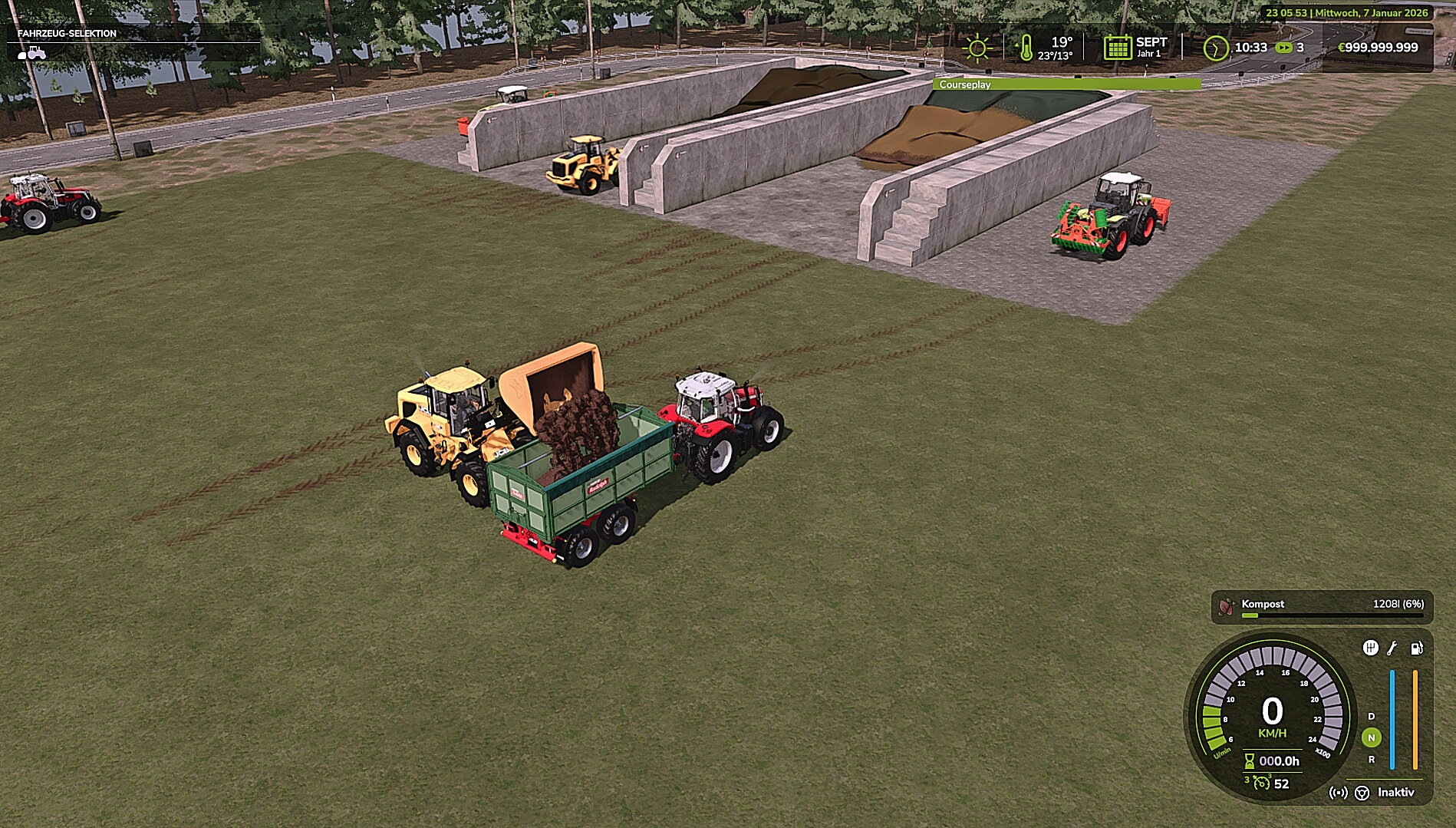Click the thermometer temperature icon

1028,48
